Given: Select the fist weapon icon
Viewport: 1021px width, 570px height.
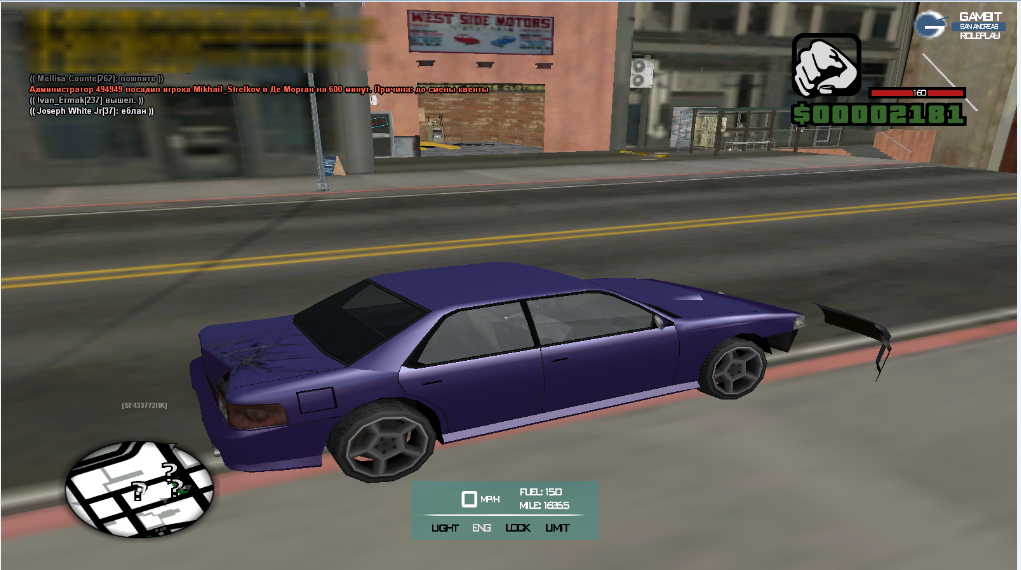Looking at the screenshot, I should 826,66.
